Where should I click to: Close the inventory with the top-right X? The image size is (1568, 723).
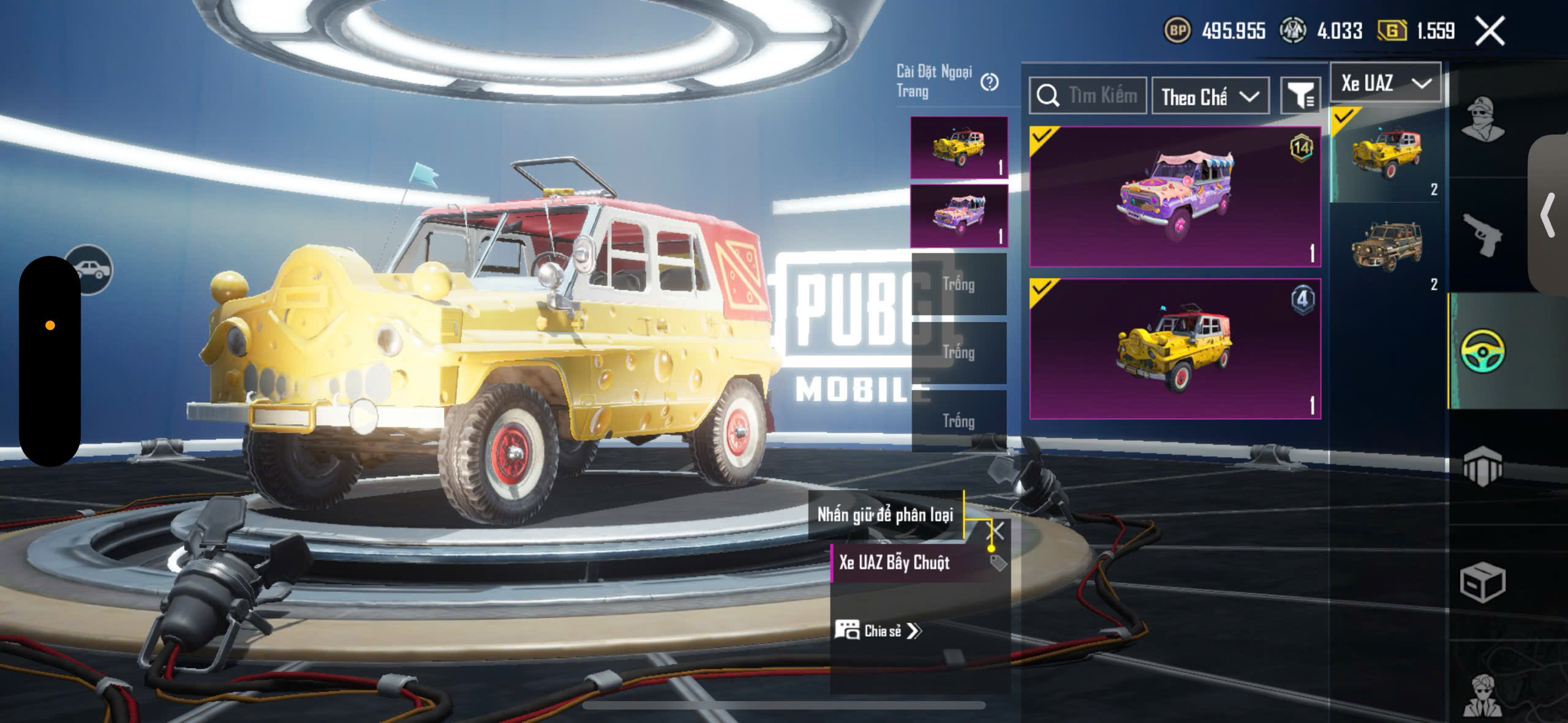click(x=1490, y=31)
